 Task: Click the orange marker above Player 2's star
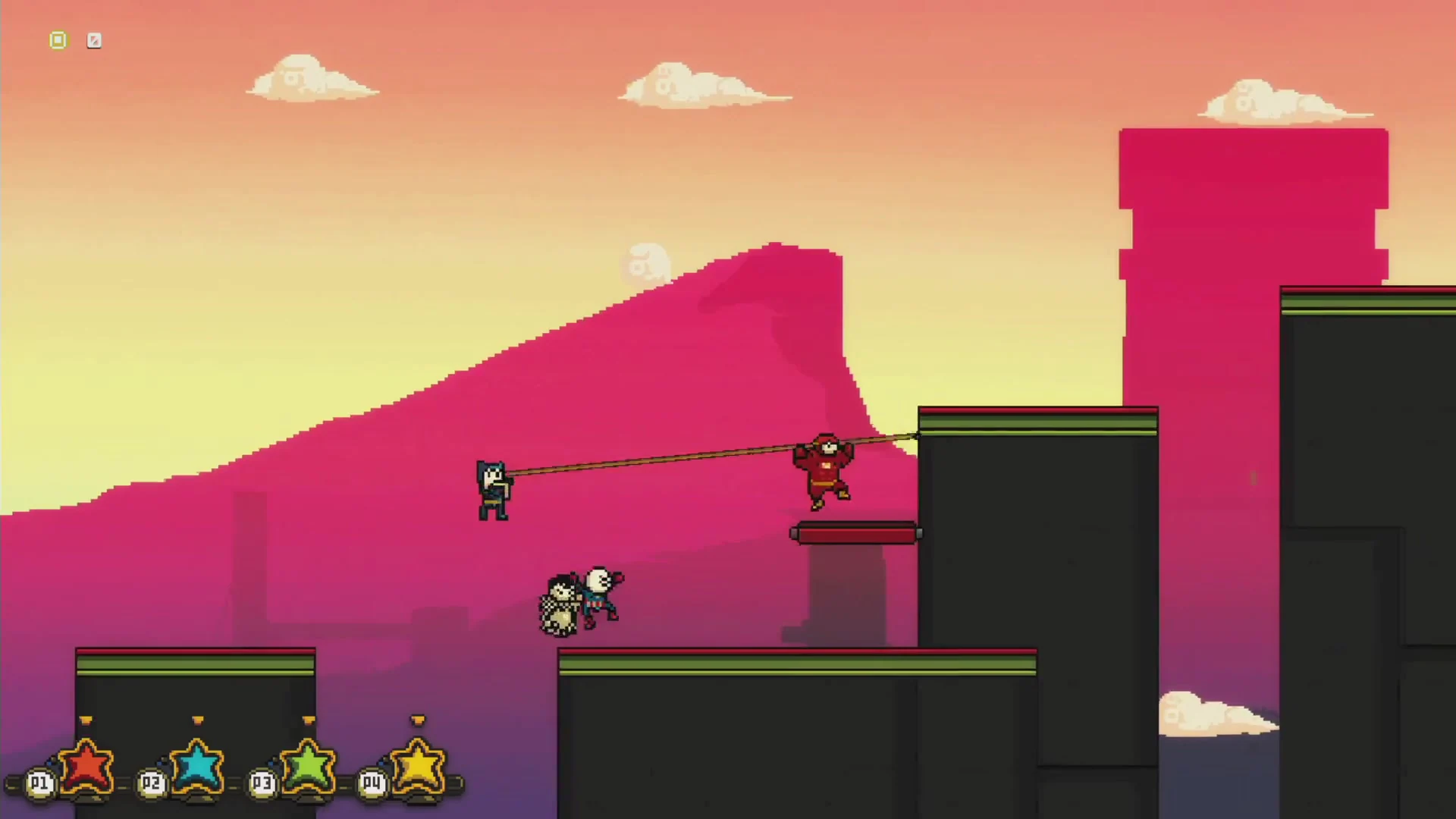(196, 720)
